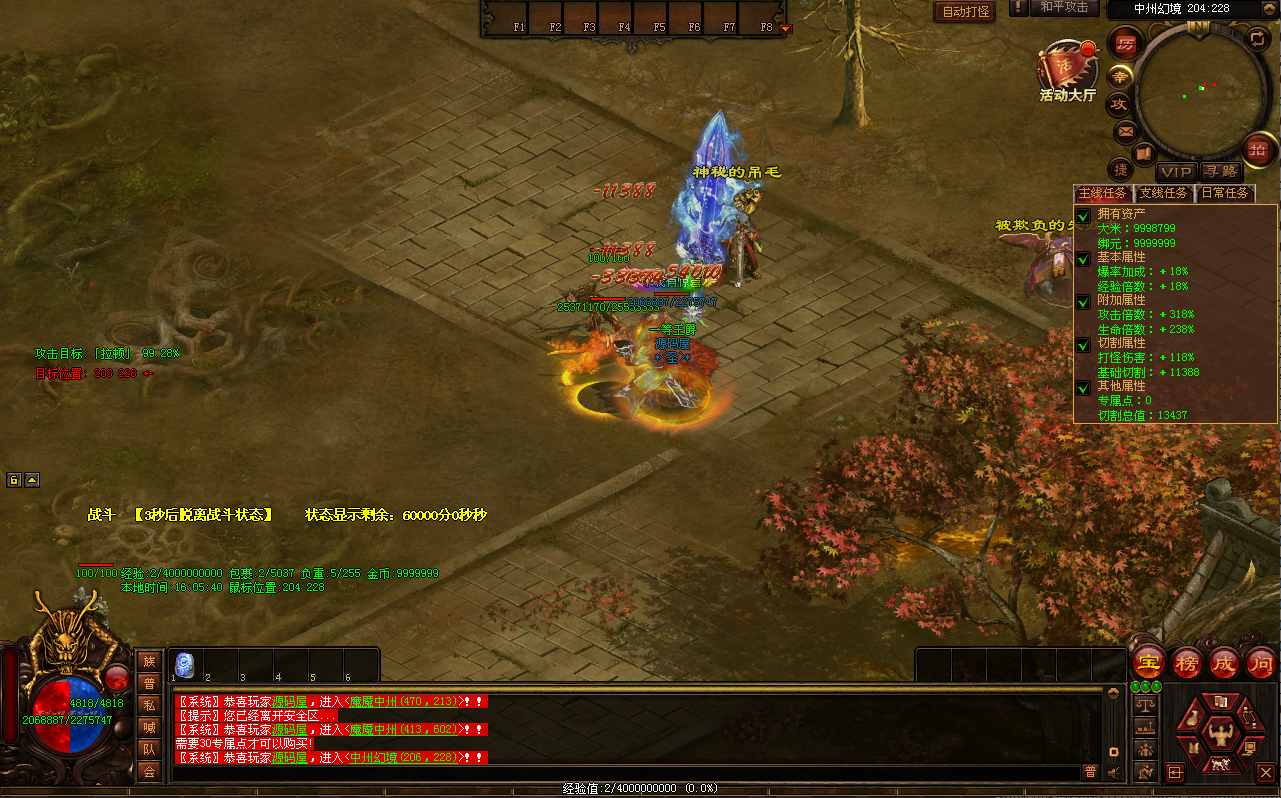Toggle the 拥有资产 checkbox
Image resolution: width=1281 pixels, height=798 pixels.
click(x=1082, y=216)
